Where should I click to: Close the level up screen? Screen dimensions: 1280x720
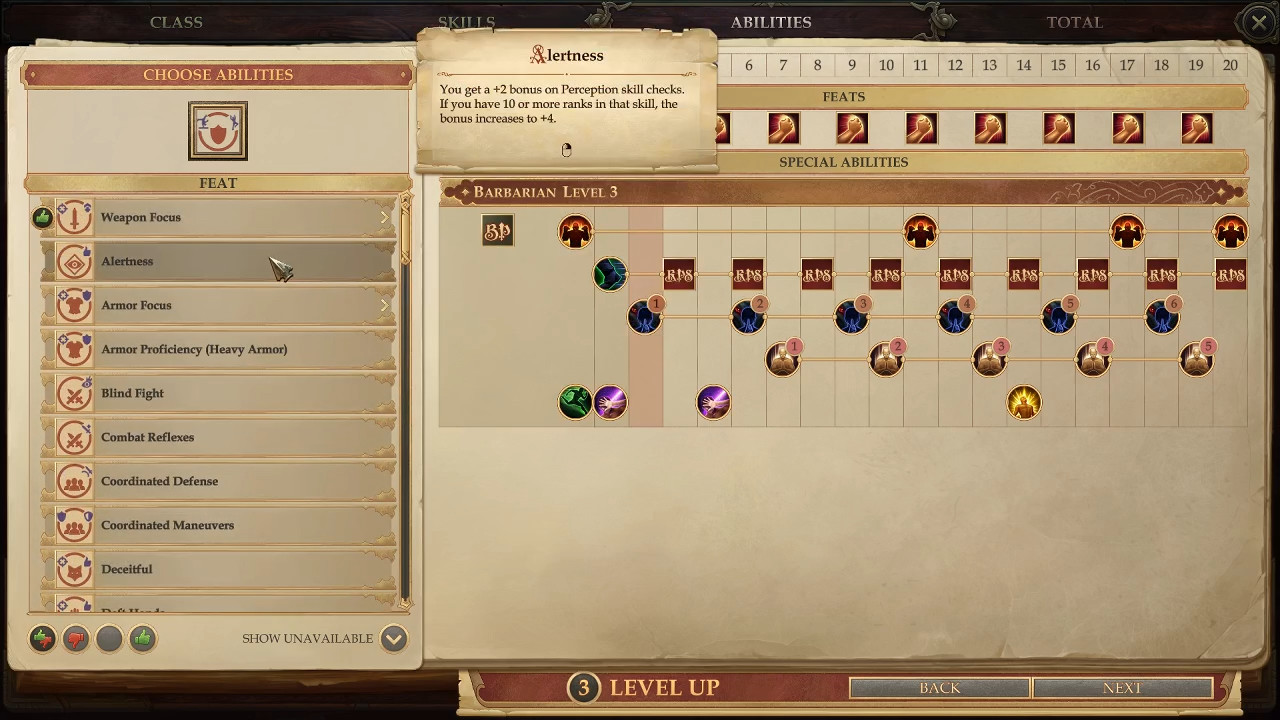coord(1258,22)
